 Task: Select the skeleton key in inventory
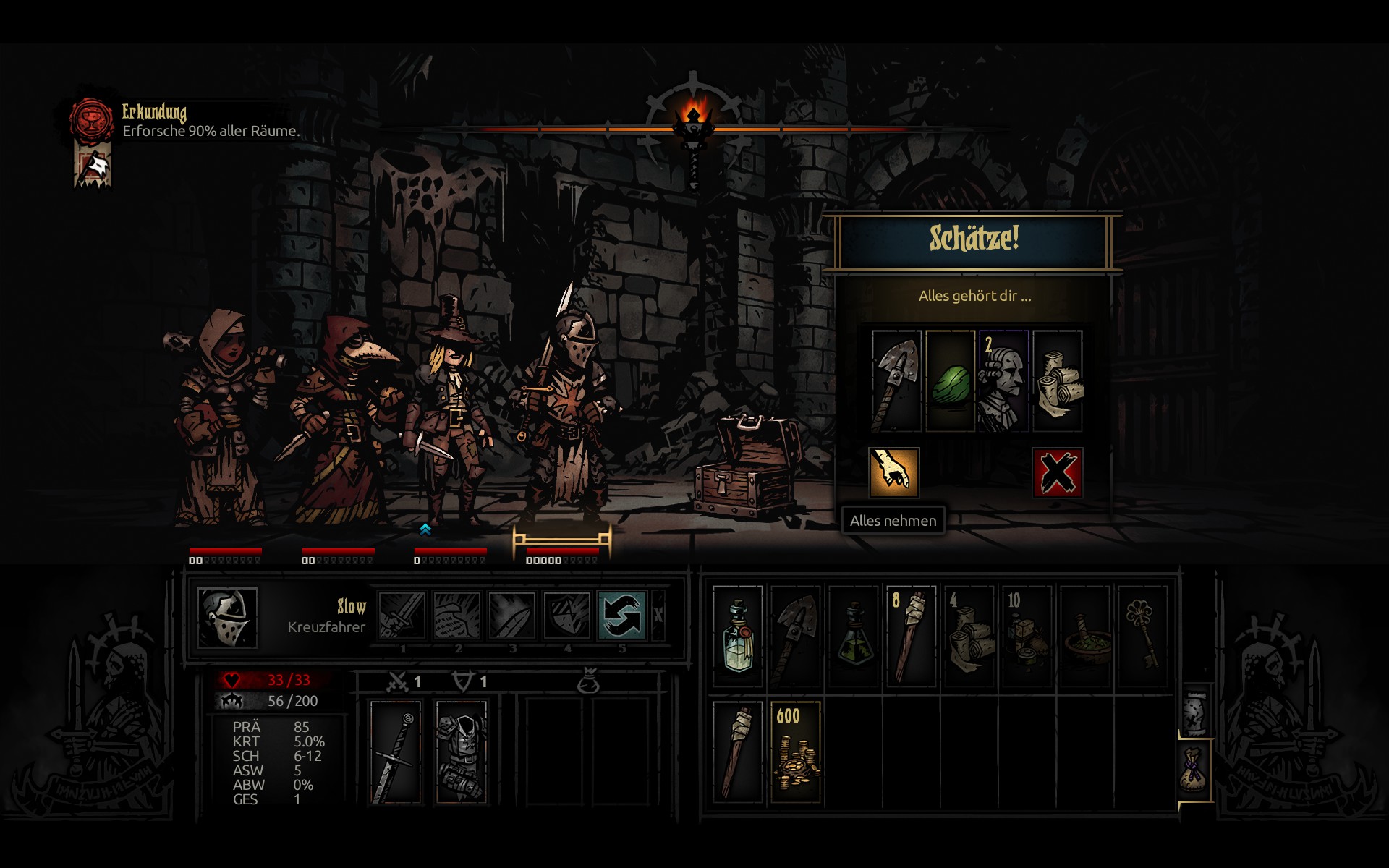(x=1142, y=636)
